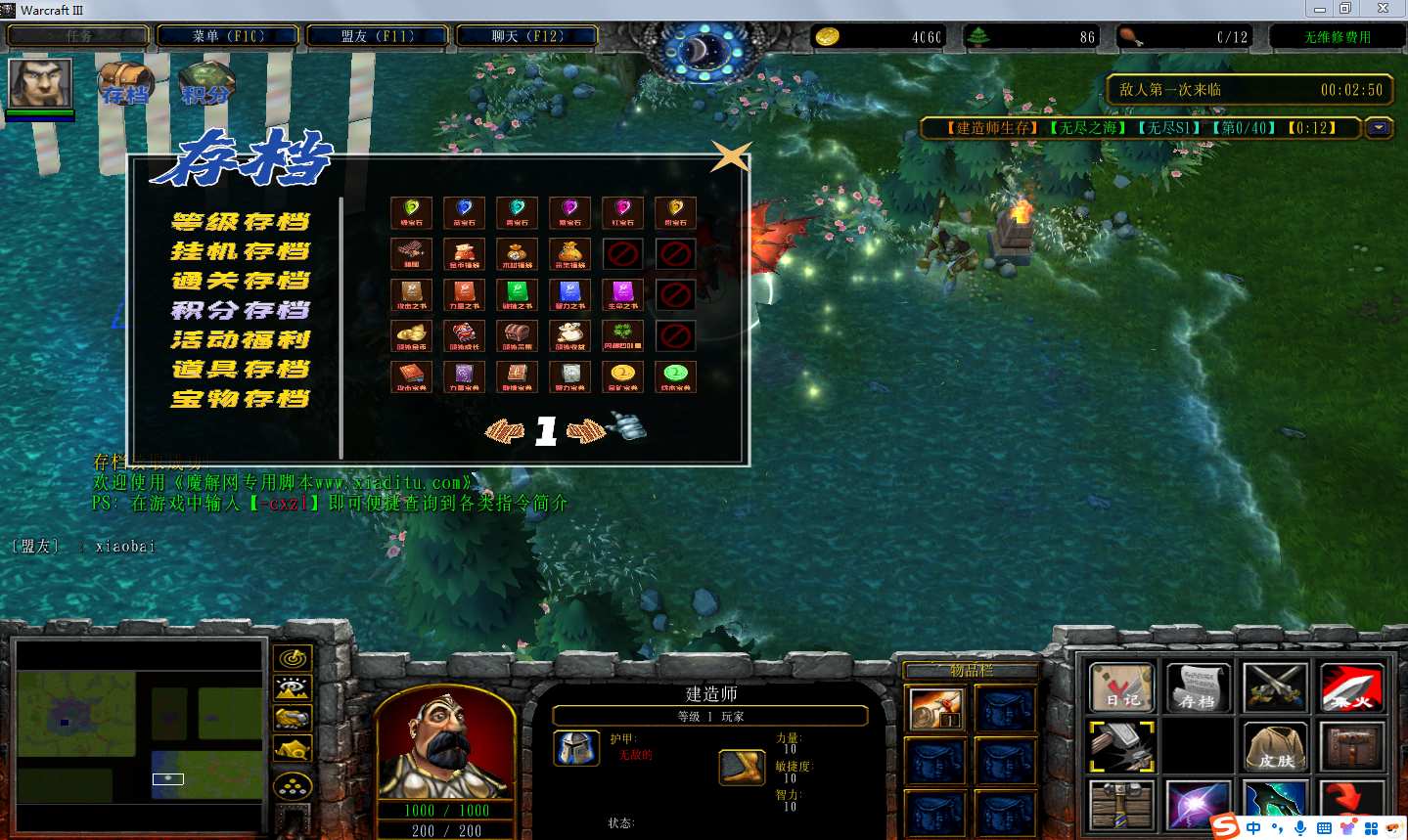Minimize the Warcraft III window
This screenshot has width=1408, height=840.
(x=1319, y=9)
